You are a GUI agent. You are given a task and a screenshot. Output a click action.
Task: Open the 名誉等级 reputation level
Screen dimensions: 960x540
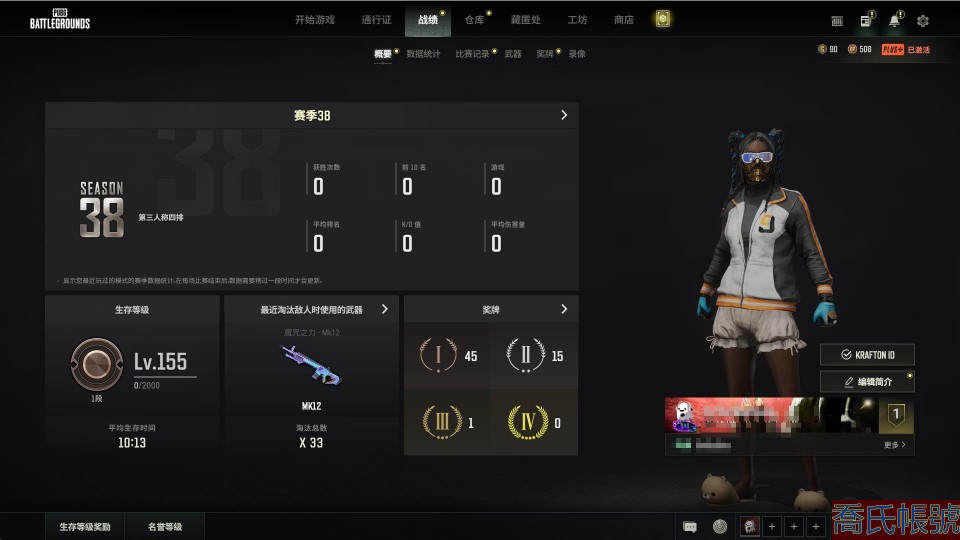(165, 526)
